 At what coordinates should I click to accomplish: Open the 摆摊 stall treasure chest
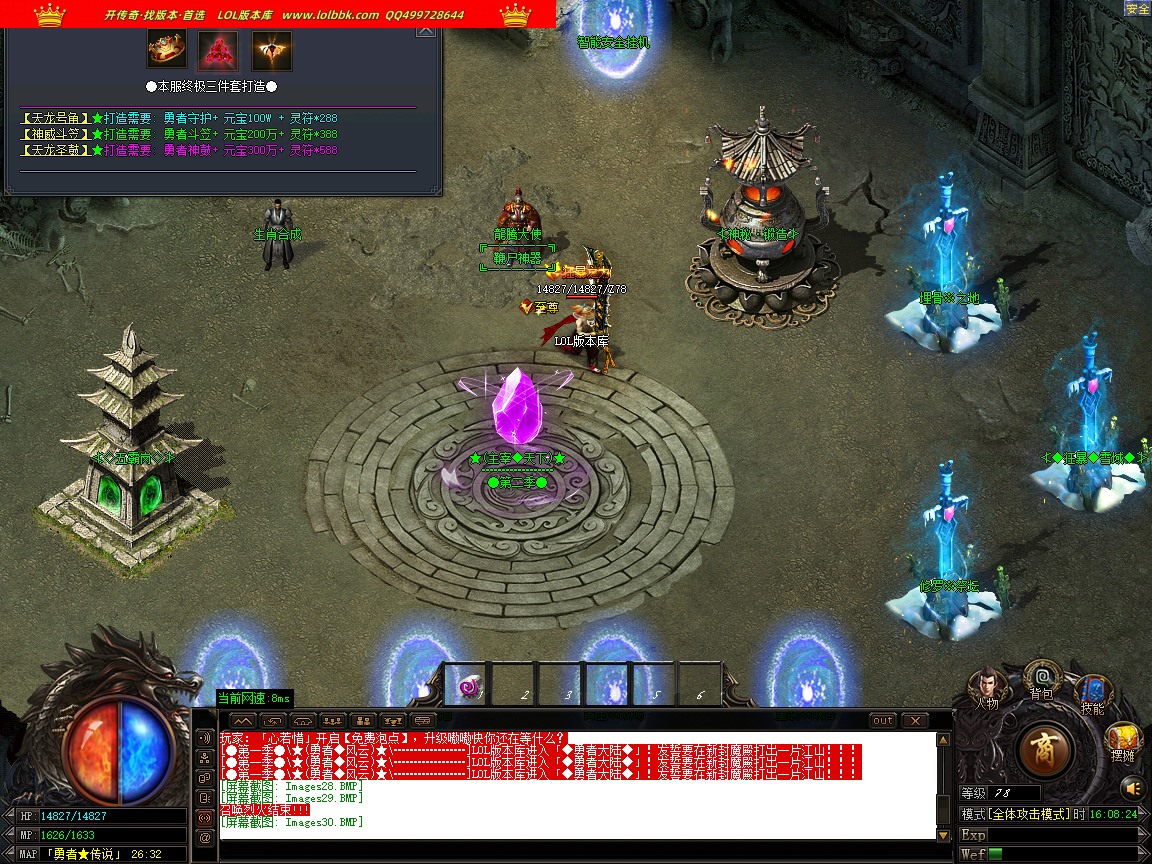[1122, 740]
